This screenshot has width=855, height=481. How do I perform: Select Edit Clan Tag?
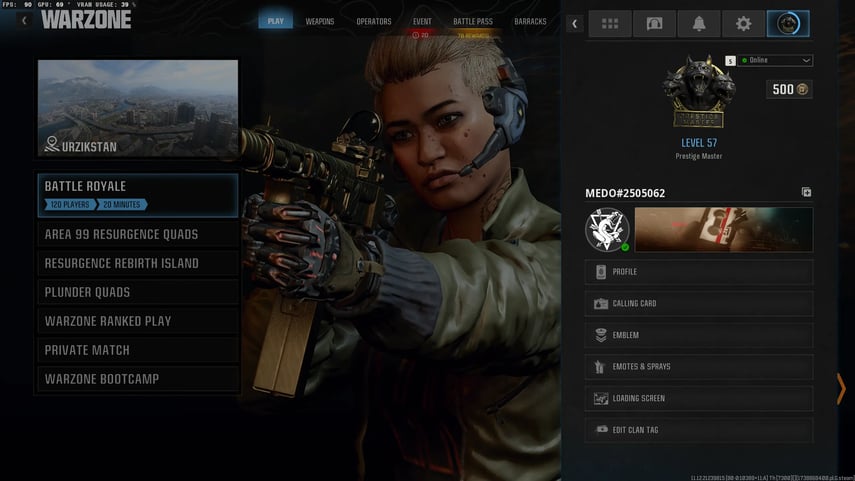(698, 430)
